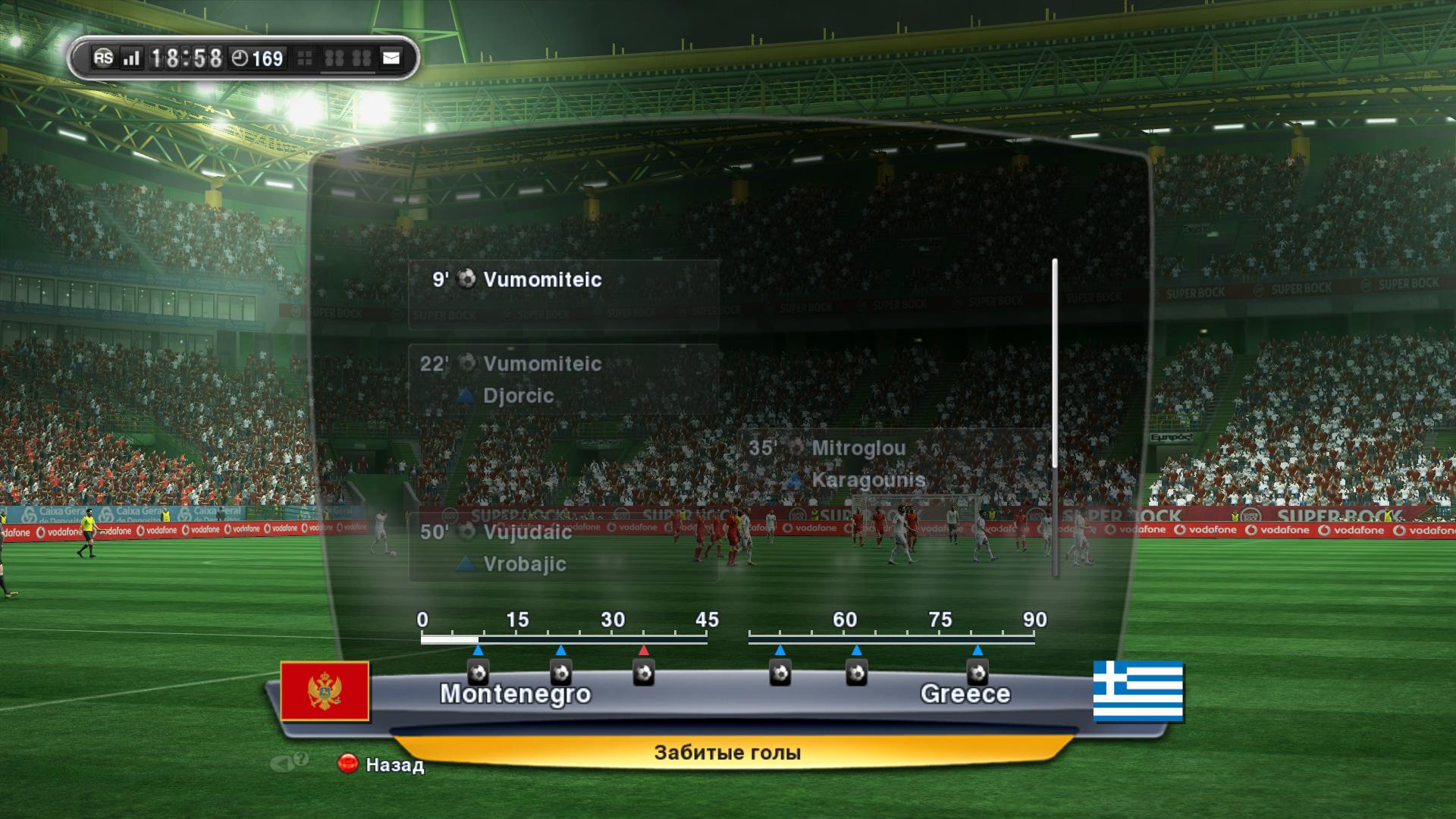Screen dimensions: 1456x819
Task: Open the mail envelope icon in status bar
Action: pos(391,58)
